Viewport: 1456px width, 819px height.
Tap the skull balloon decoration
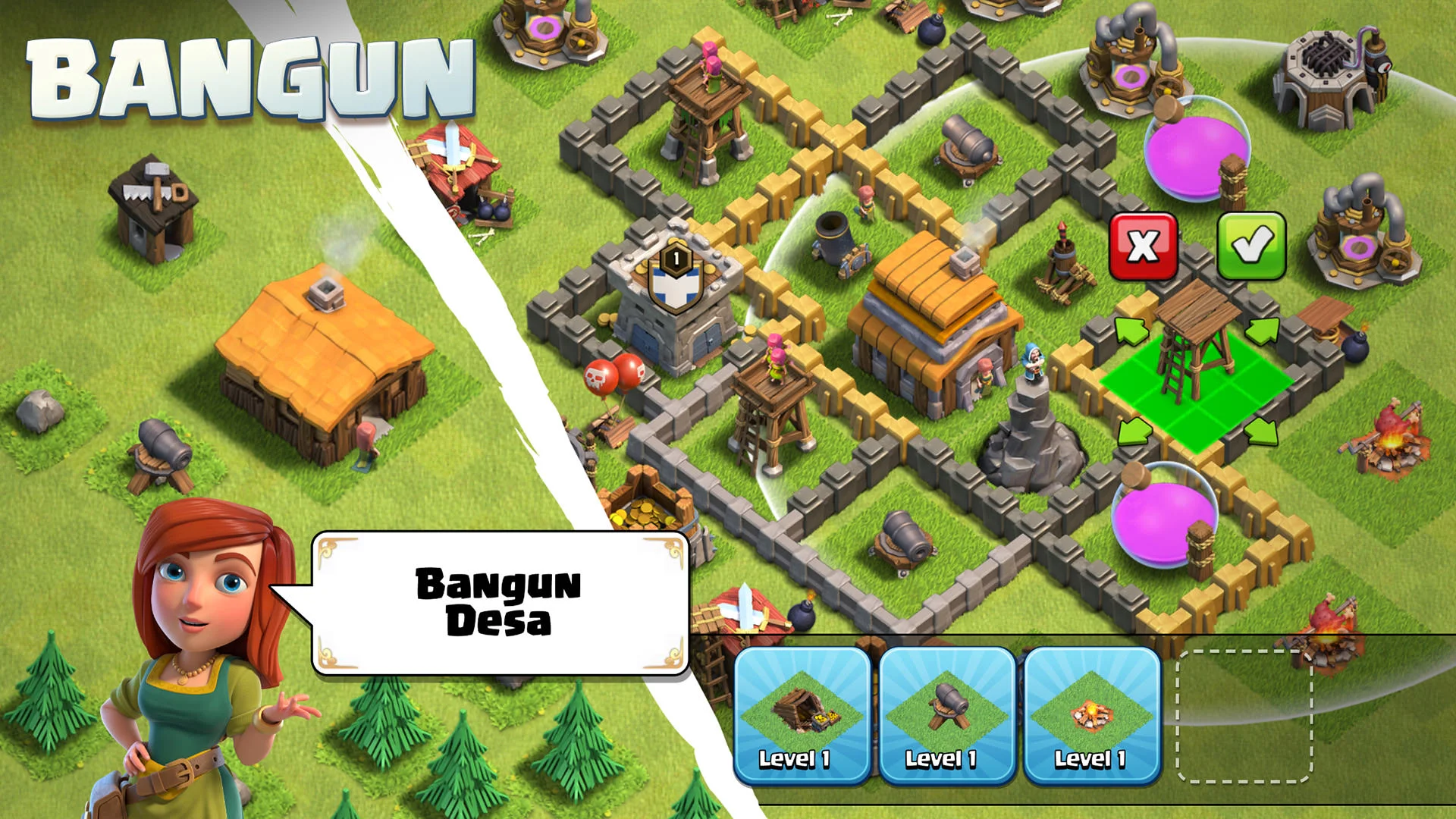click(x=607, y=372)
